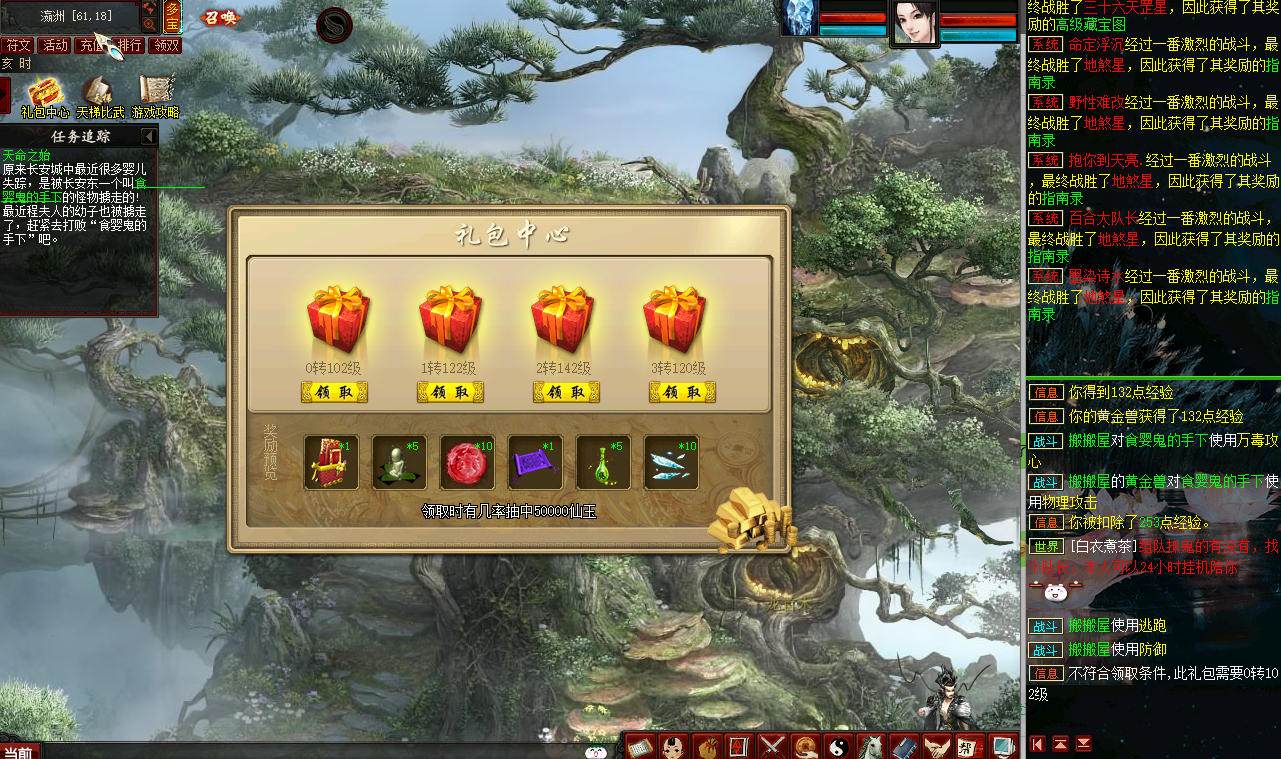Open the yin-yang cultivation icon in bottom toolbar

point(839,744)
